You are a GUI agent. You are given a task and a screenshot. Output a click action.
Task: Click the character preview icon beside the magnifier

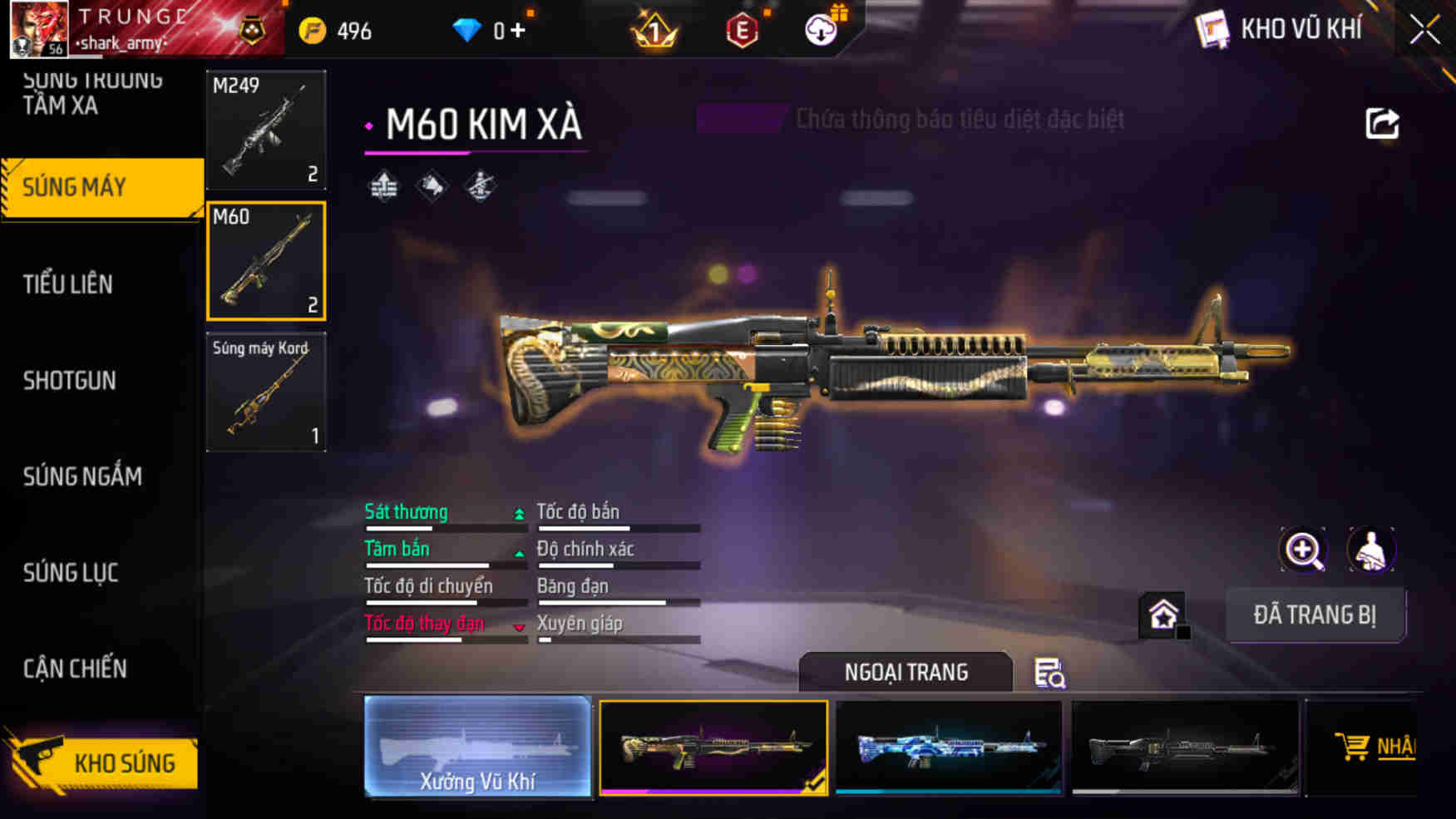click(1371, 550)
